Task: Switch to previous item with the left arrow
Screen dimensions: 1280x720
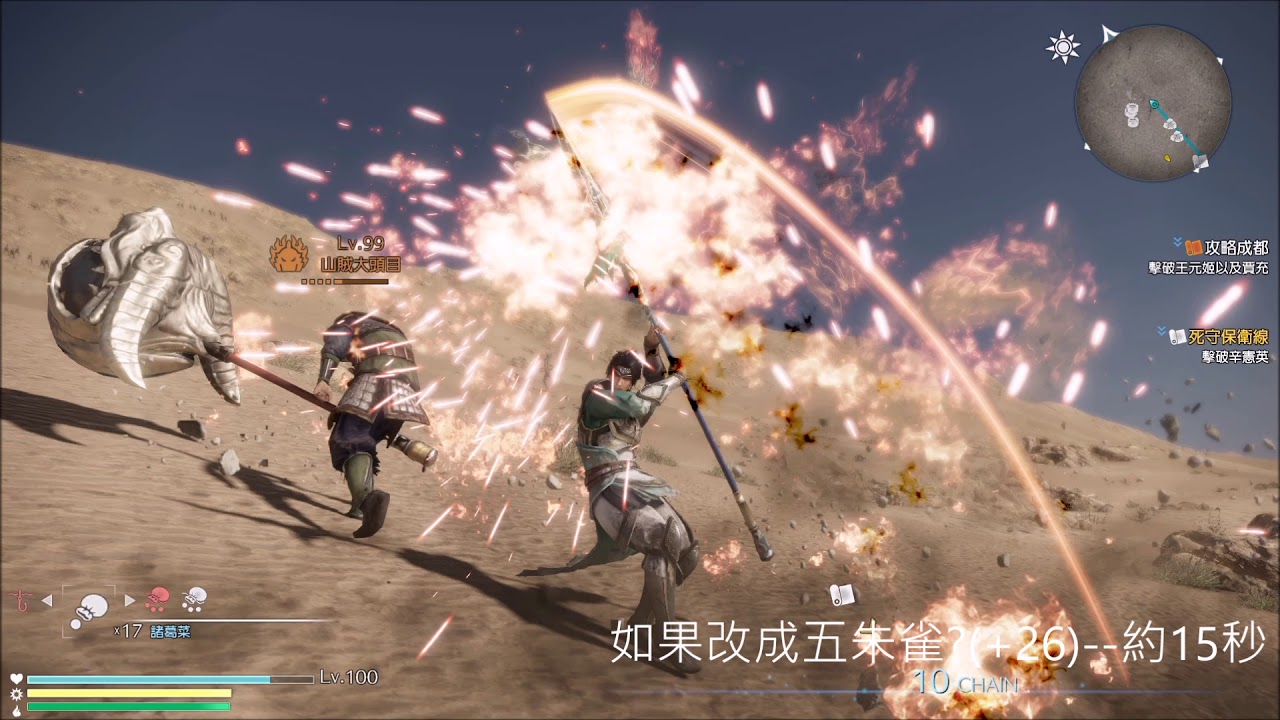Action: [x=46, y=600]
